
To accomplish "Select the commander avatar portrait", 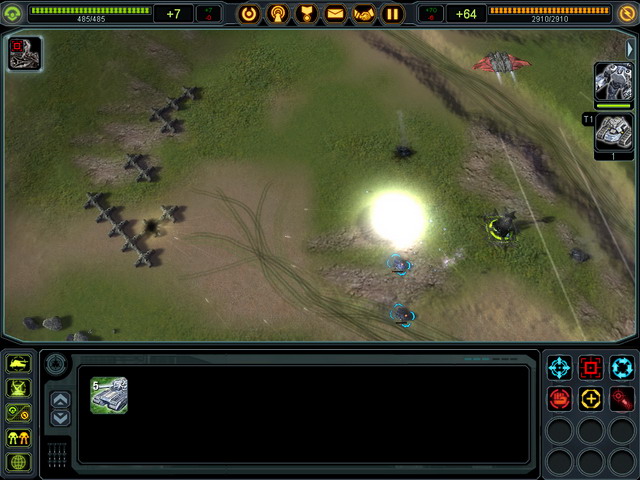I will [24, 53].
